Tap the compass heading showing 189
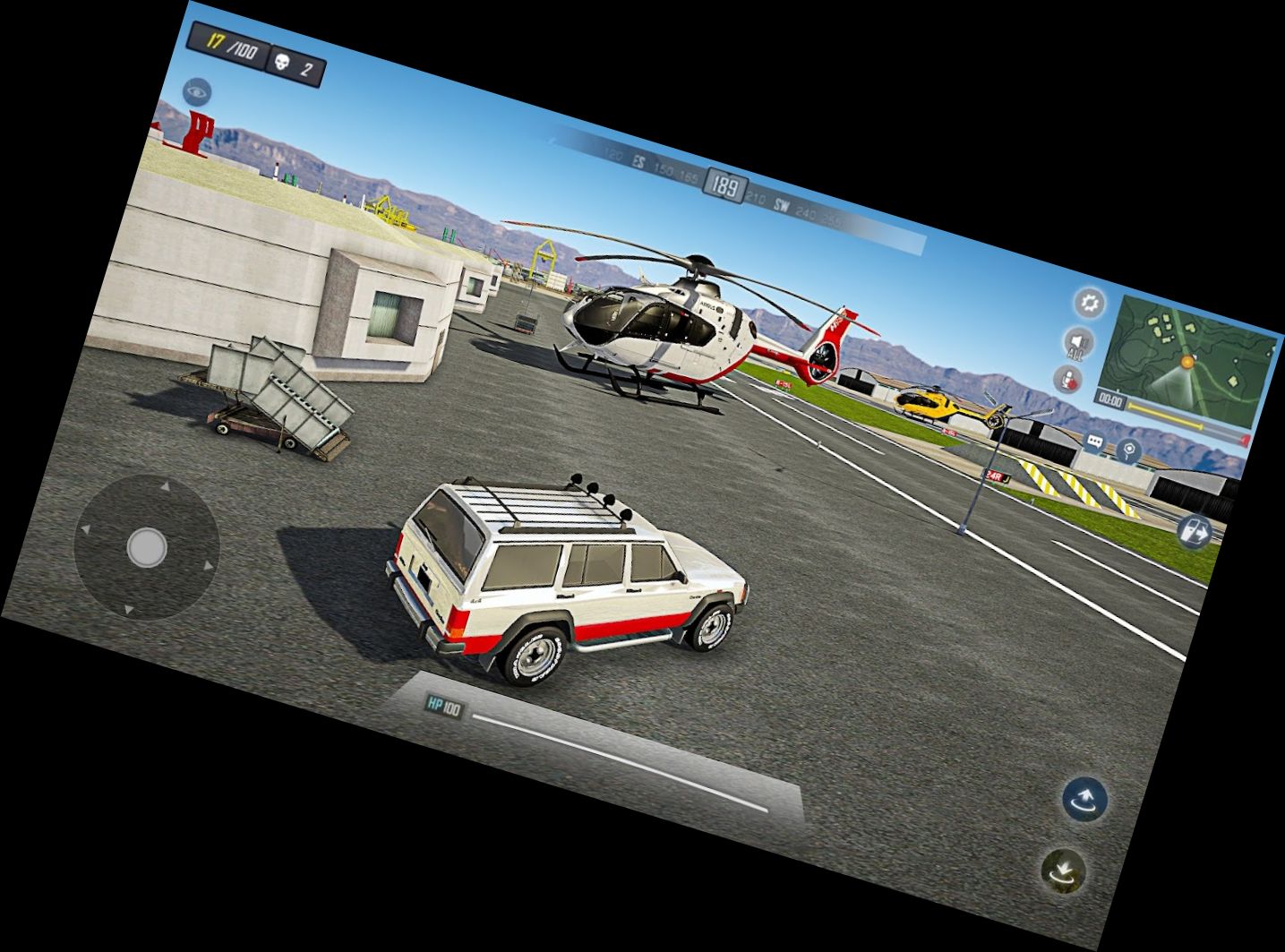Screen dimensions: 1285x952 724,184
